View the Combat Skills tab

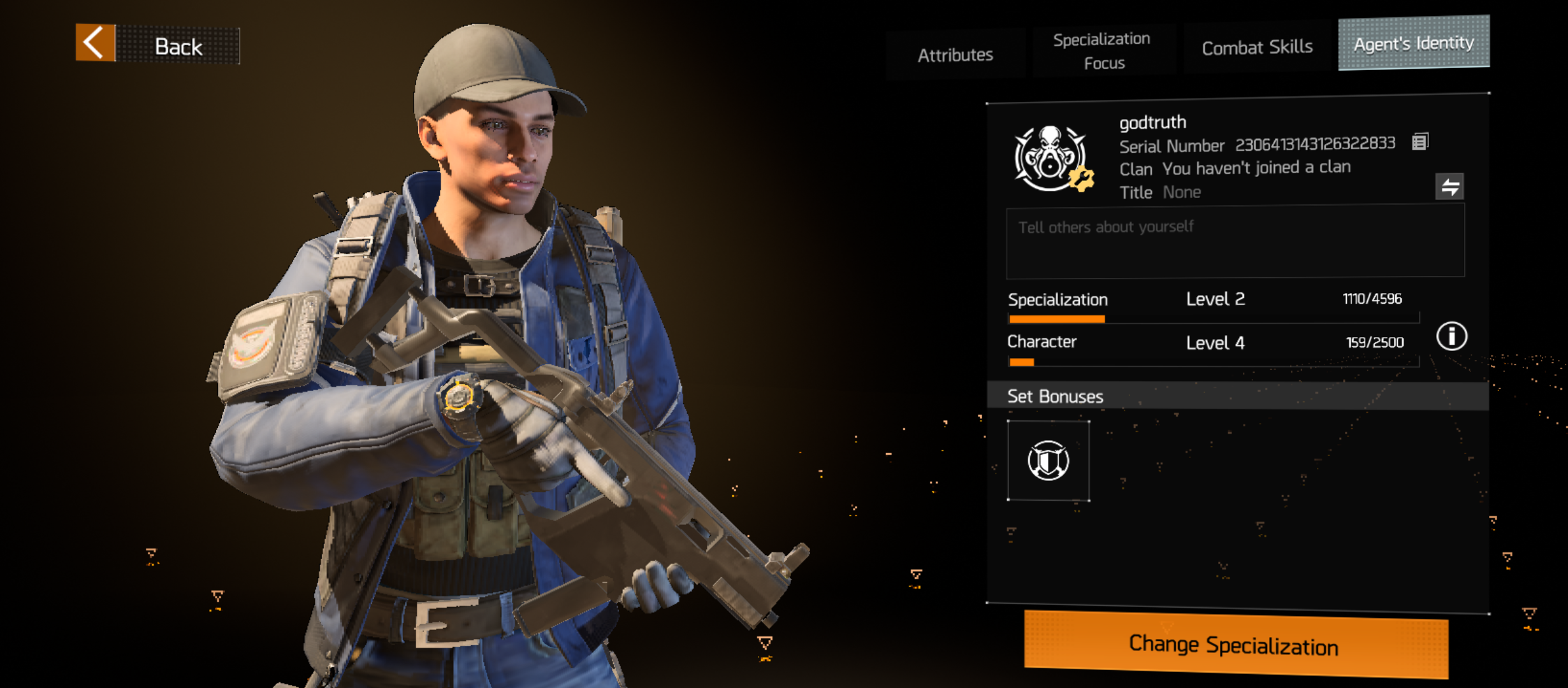point(1257,48)
